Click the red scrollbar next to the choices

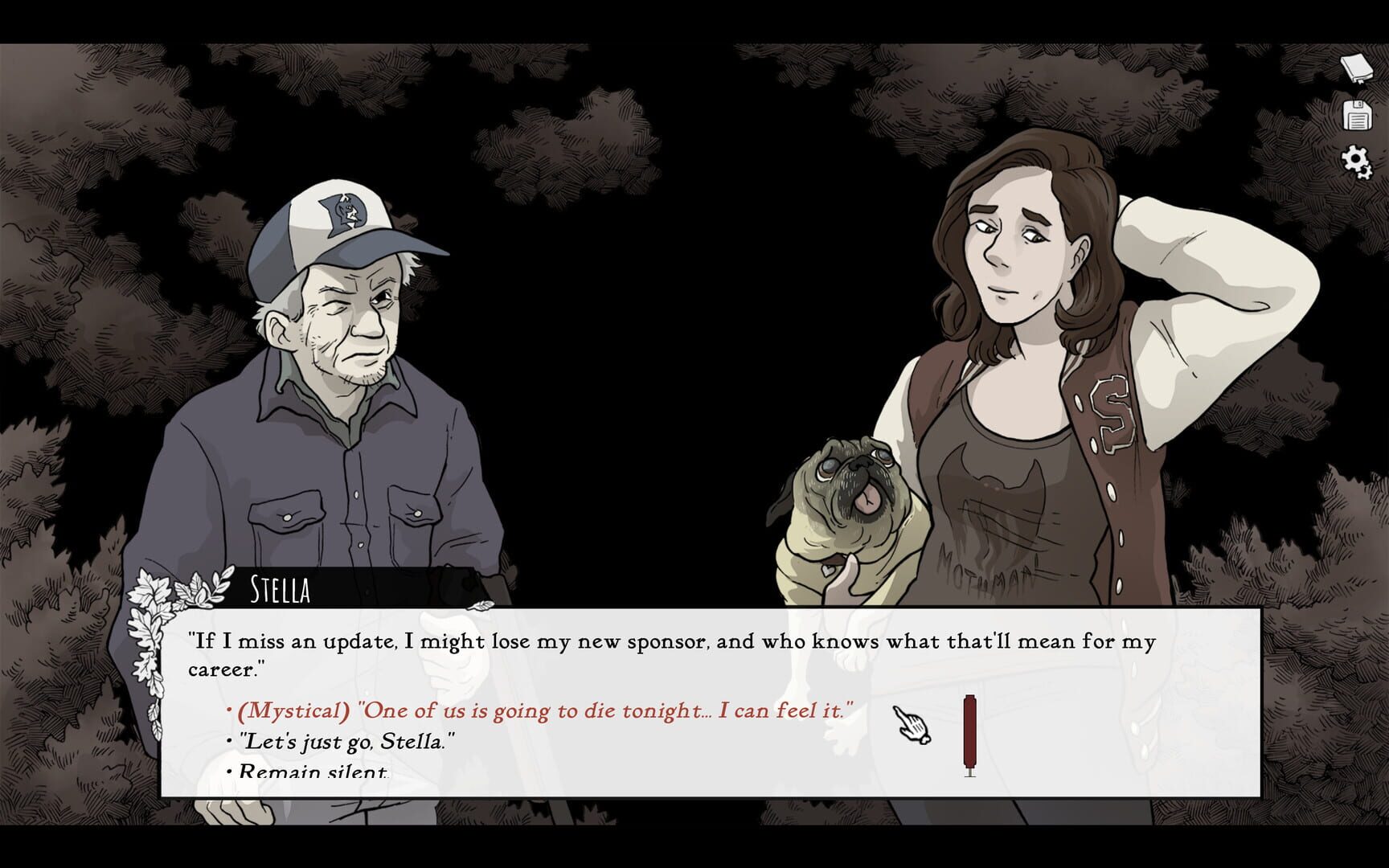[970, 731]
